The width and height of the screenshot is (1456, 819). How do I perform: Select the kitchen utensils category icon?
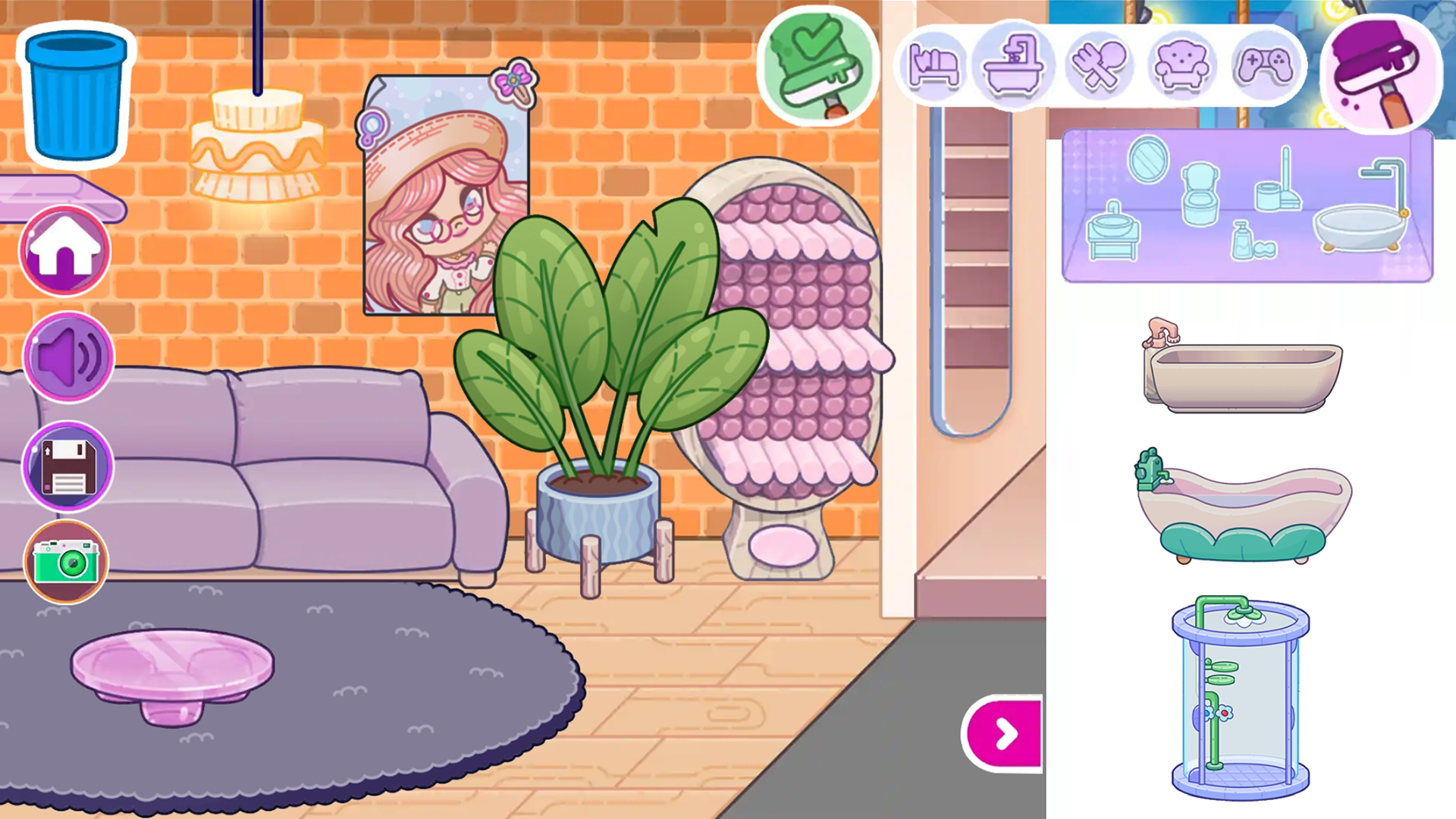point(1100,64)
